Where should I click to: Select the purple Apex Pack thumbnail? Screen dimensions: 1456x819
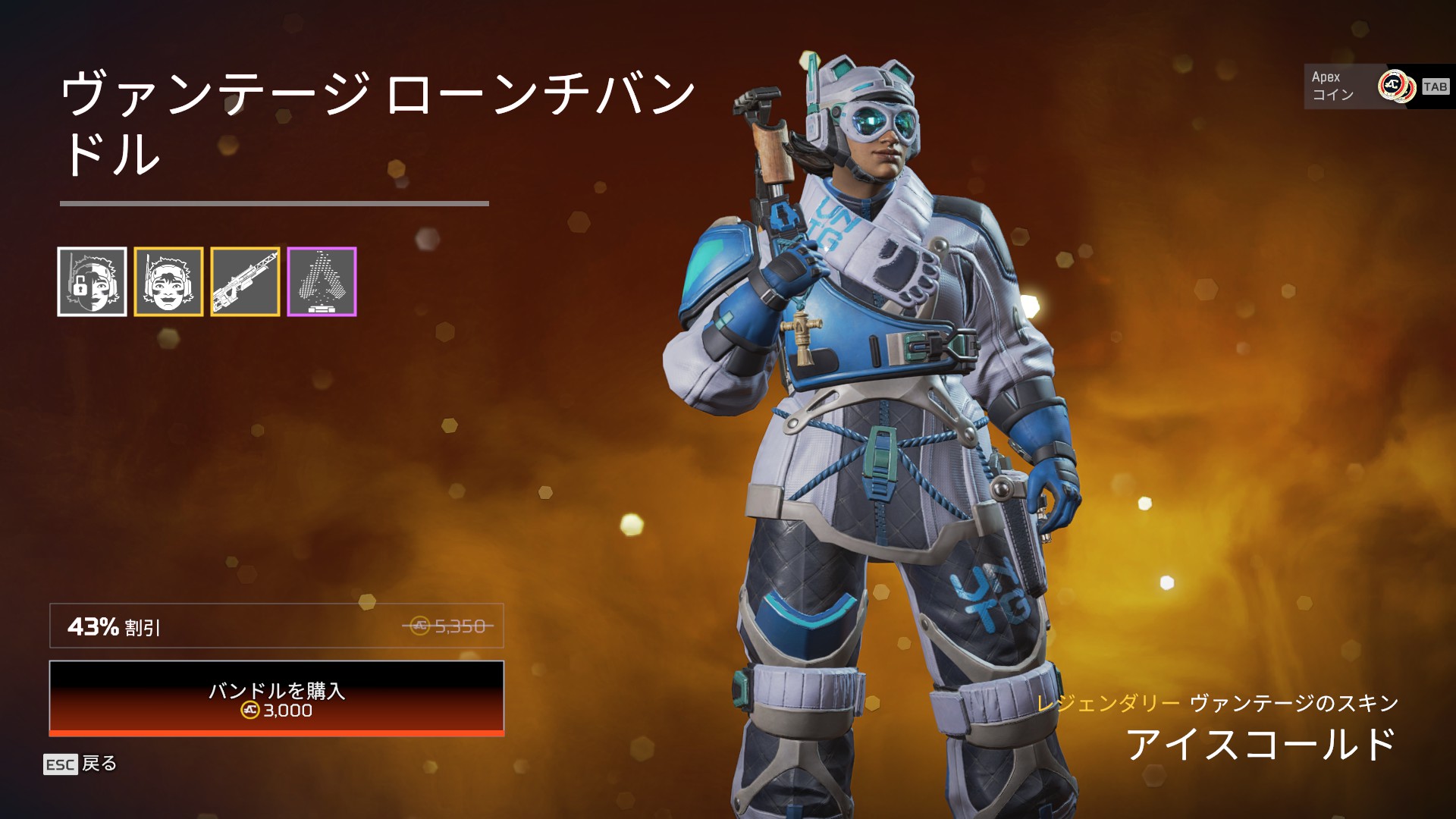click(x=322, y=281)
